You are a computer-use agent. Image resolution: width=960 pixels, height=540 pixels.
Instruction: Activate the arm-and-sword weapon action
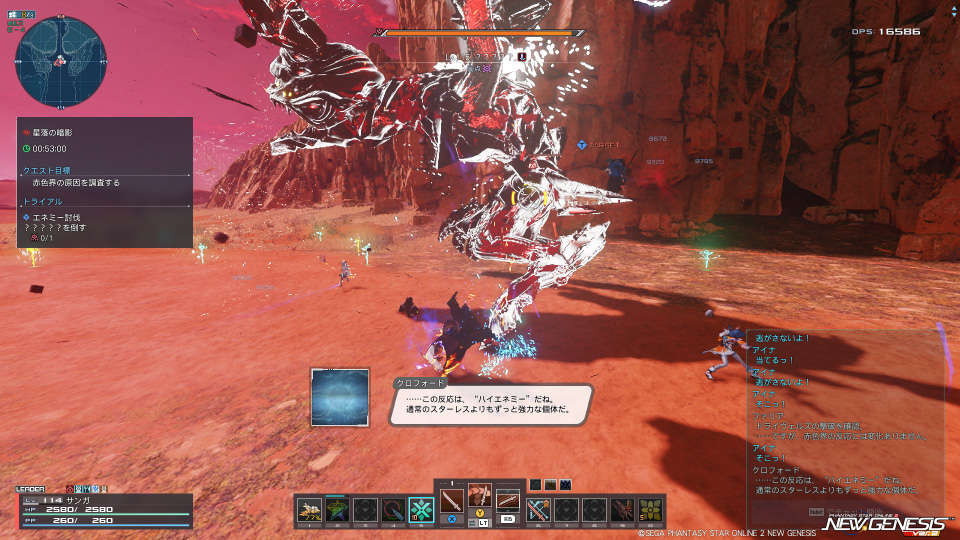(480, 496)
